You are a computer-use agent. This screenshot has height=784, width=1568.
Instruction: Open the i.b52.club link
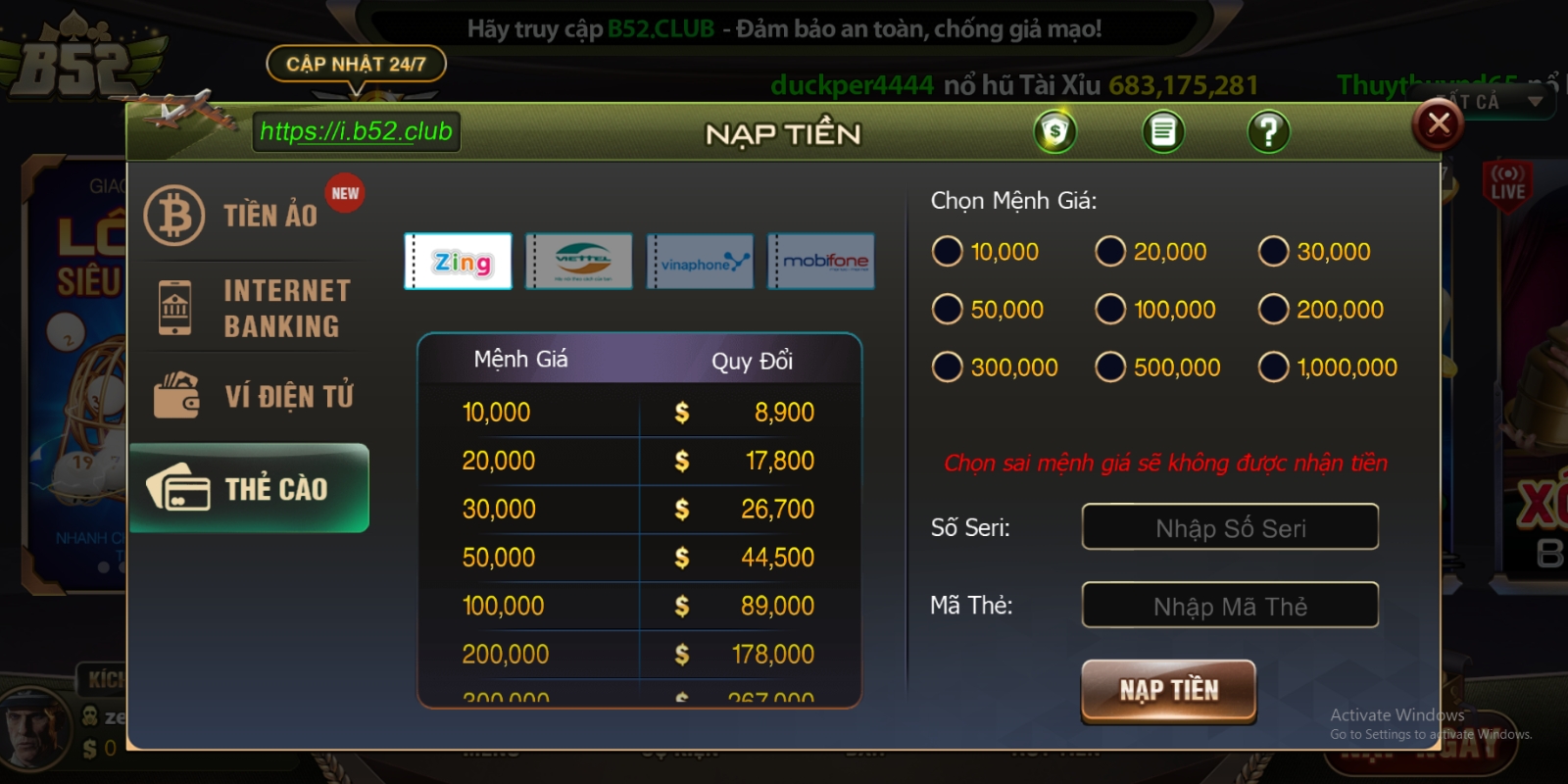(356, 131)
